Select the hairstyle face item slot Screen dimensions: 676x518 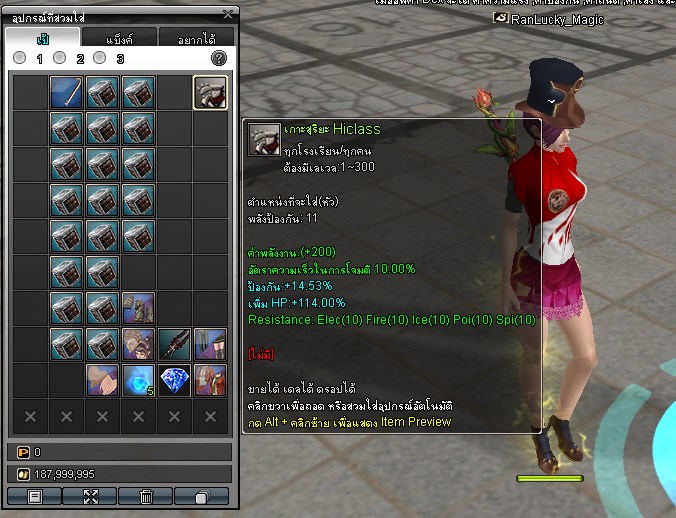point(138,345)
